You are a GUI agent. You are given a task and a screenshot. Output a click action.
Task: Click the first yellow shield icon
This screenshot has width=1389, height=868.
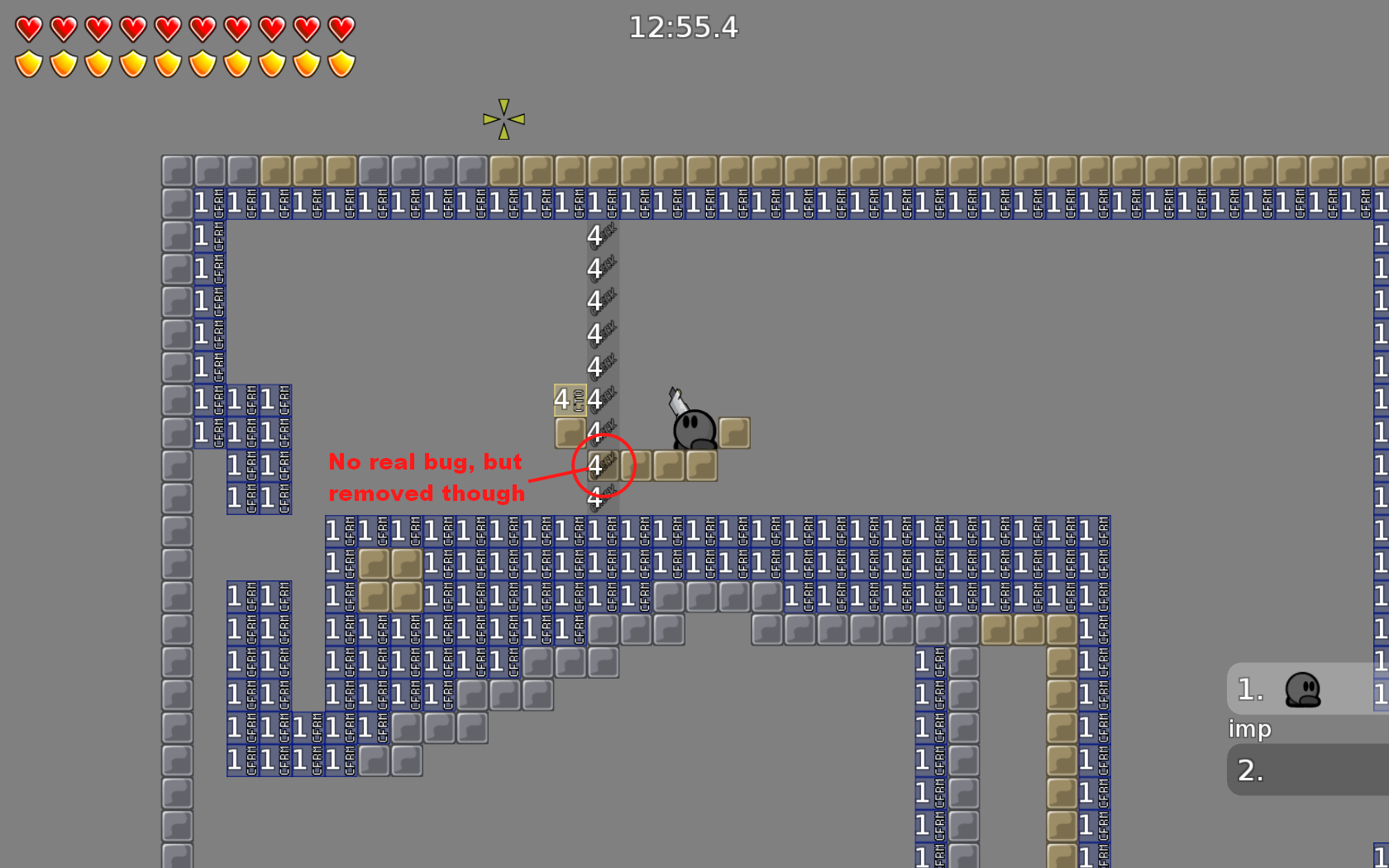click(x=30, y=63)
